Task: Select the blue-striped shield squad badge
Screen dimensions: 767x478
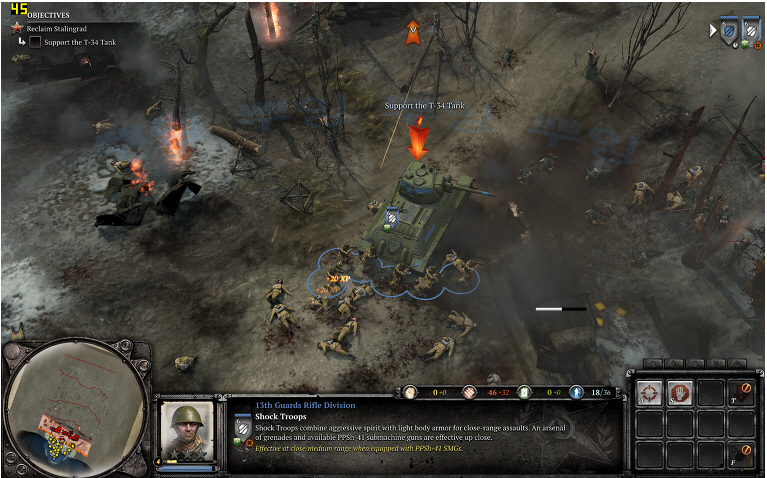Action: (728, 28)
